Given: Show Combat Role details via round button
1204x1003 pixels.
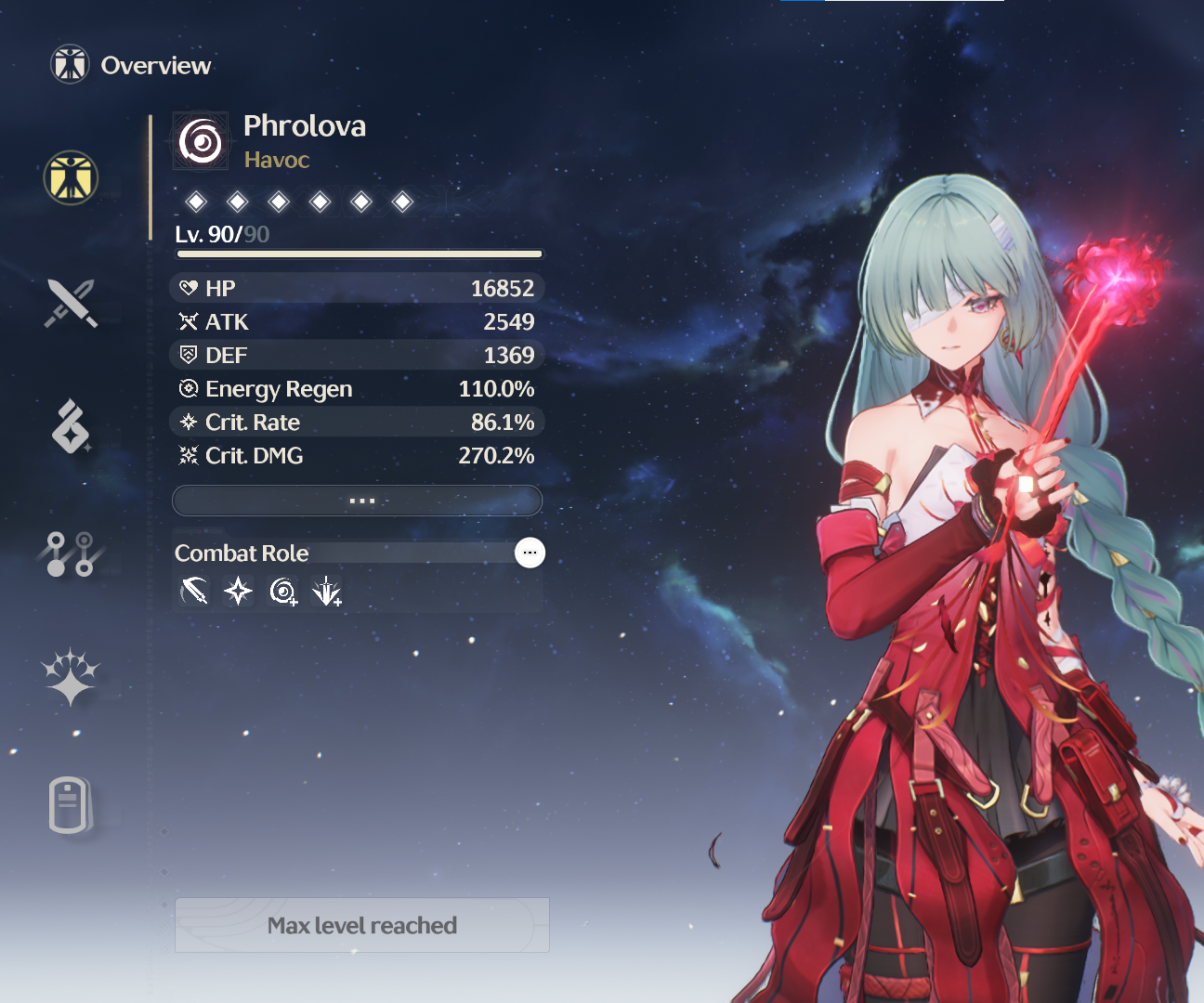Looking at the screenshot, I should click(530, 553).
